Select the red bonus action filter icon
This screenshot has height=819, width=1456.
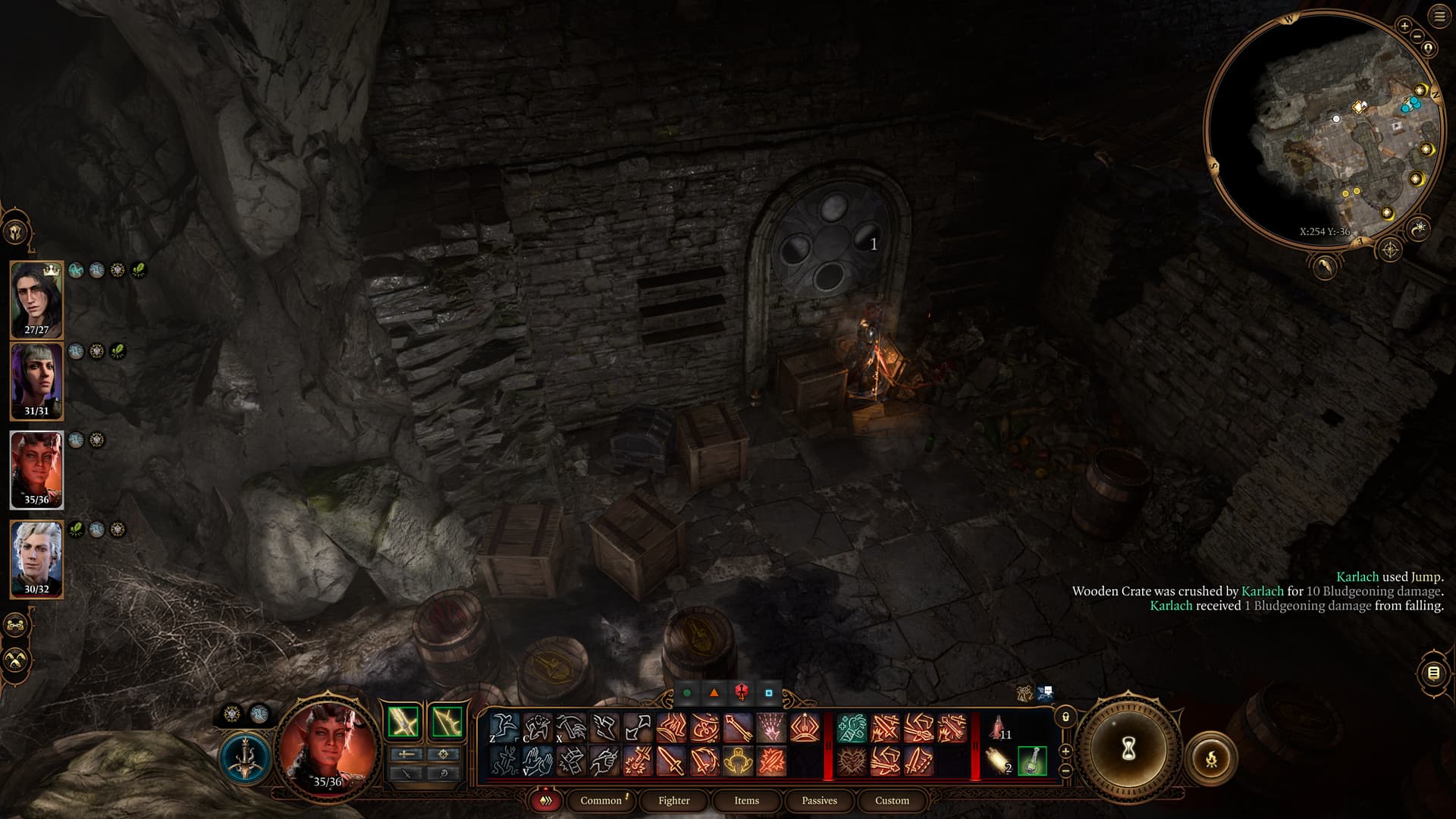click(742, 692)
